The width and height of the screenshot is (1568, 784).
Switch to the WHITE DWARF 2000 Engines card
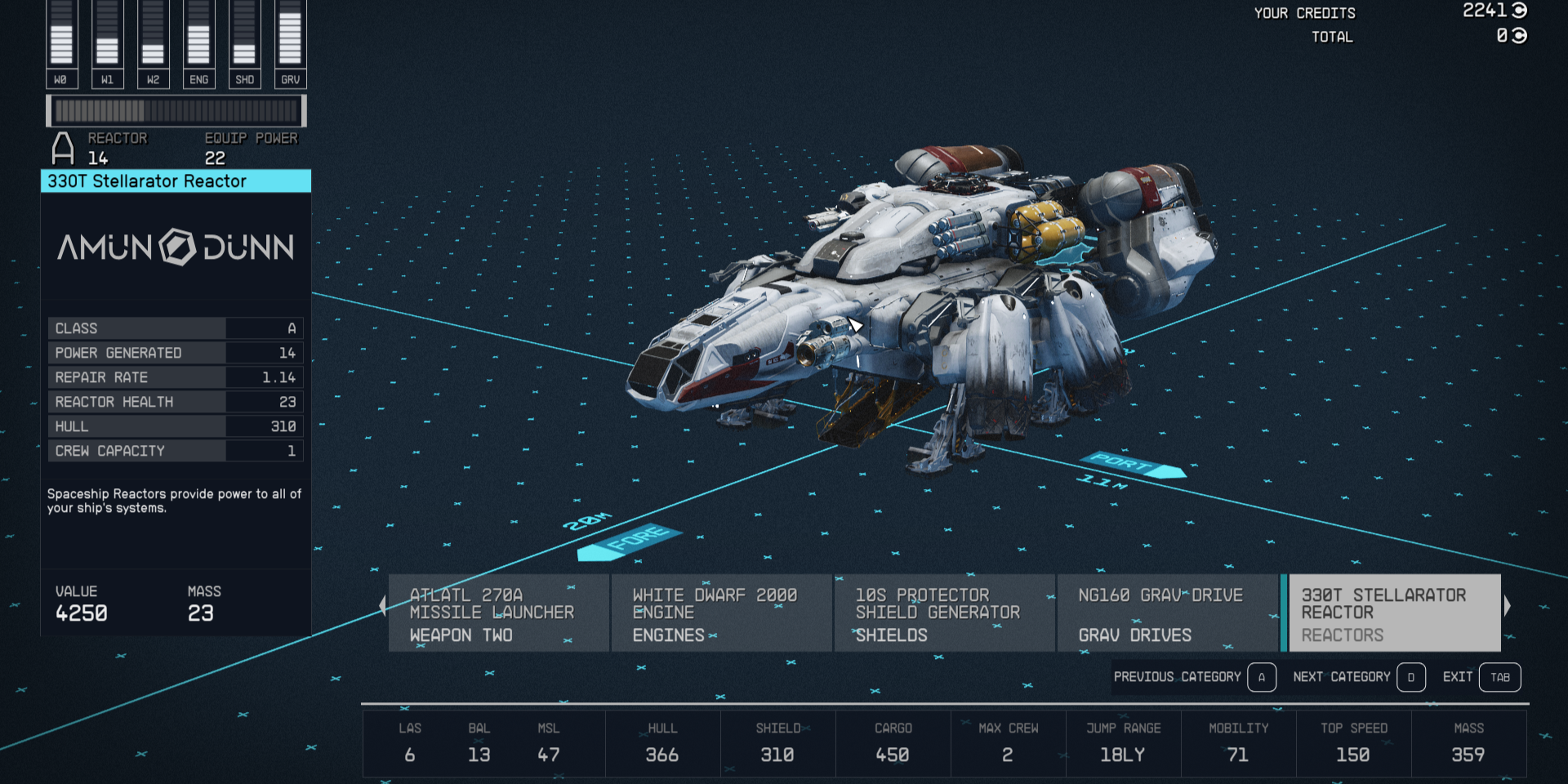pyautogui.click(x=721, y=612)
